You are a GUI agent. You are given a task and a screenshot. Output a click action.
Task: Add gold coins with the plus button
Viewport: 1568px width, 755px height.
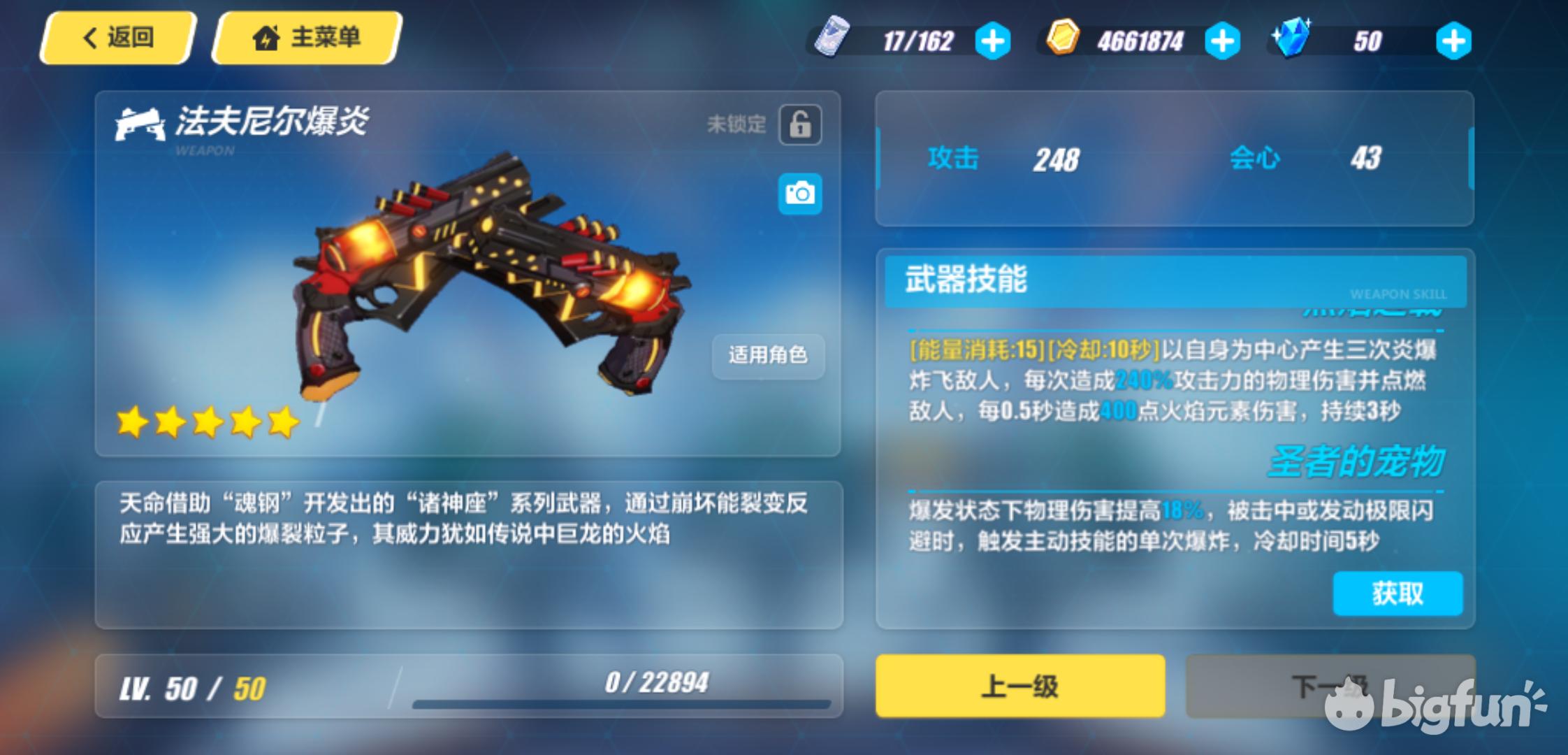(x=1222, y=41)
